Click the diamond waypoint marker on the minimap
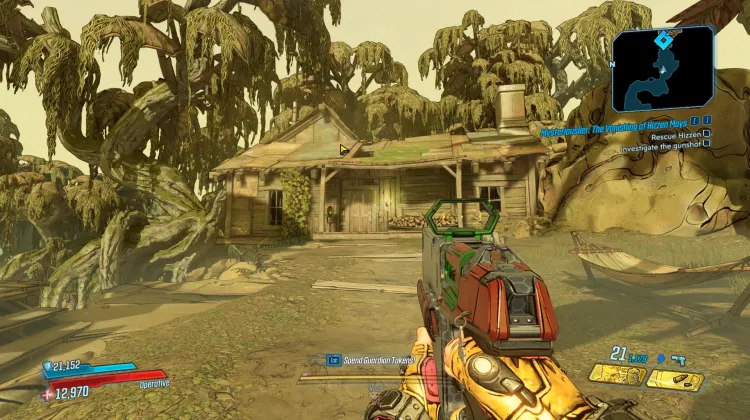 point(662,40)
